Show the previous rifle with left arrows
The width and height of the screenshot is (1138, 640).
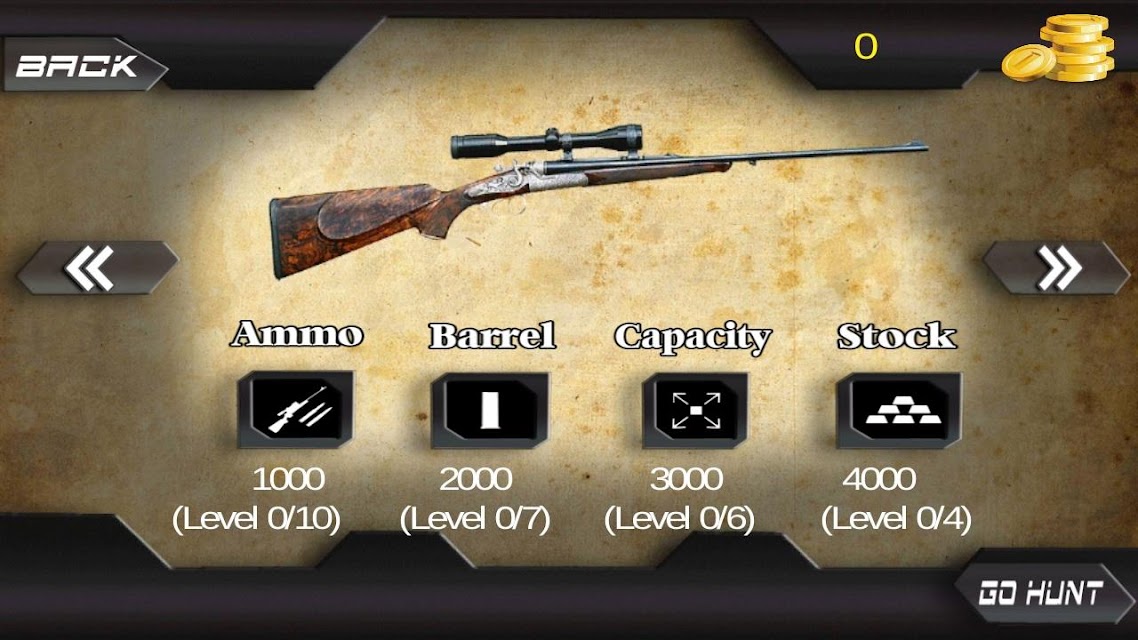point(93,268)
